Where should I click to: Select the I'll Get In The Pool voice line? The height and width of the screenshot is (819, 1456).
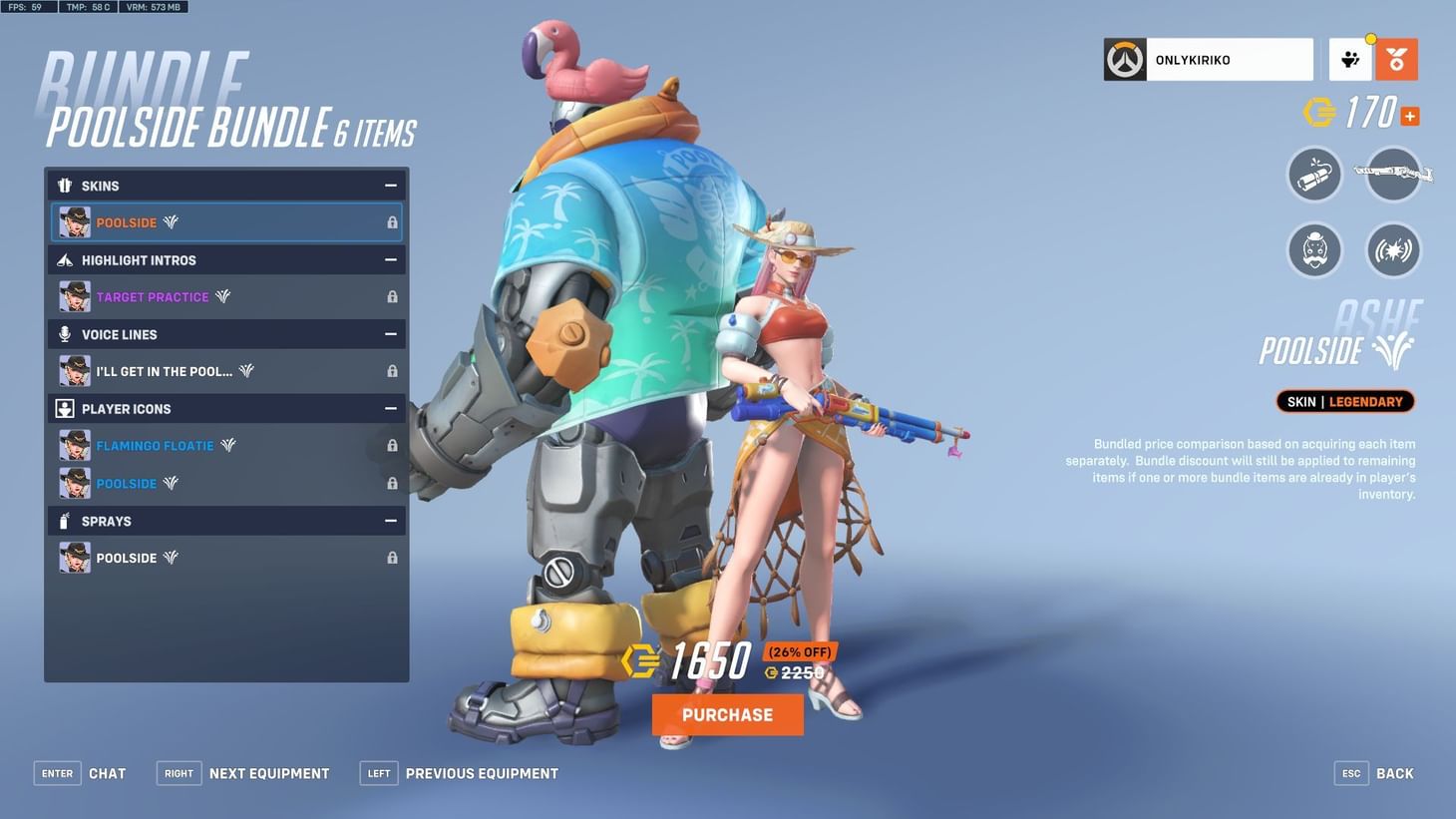(165, 370)
